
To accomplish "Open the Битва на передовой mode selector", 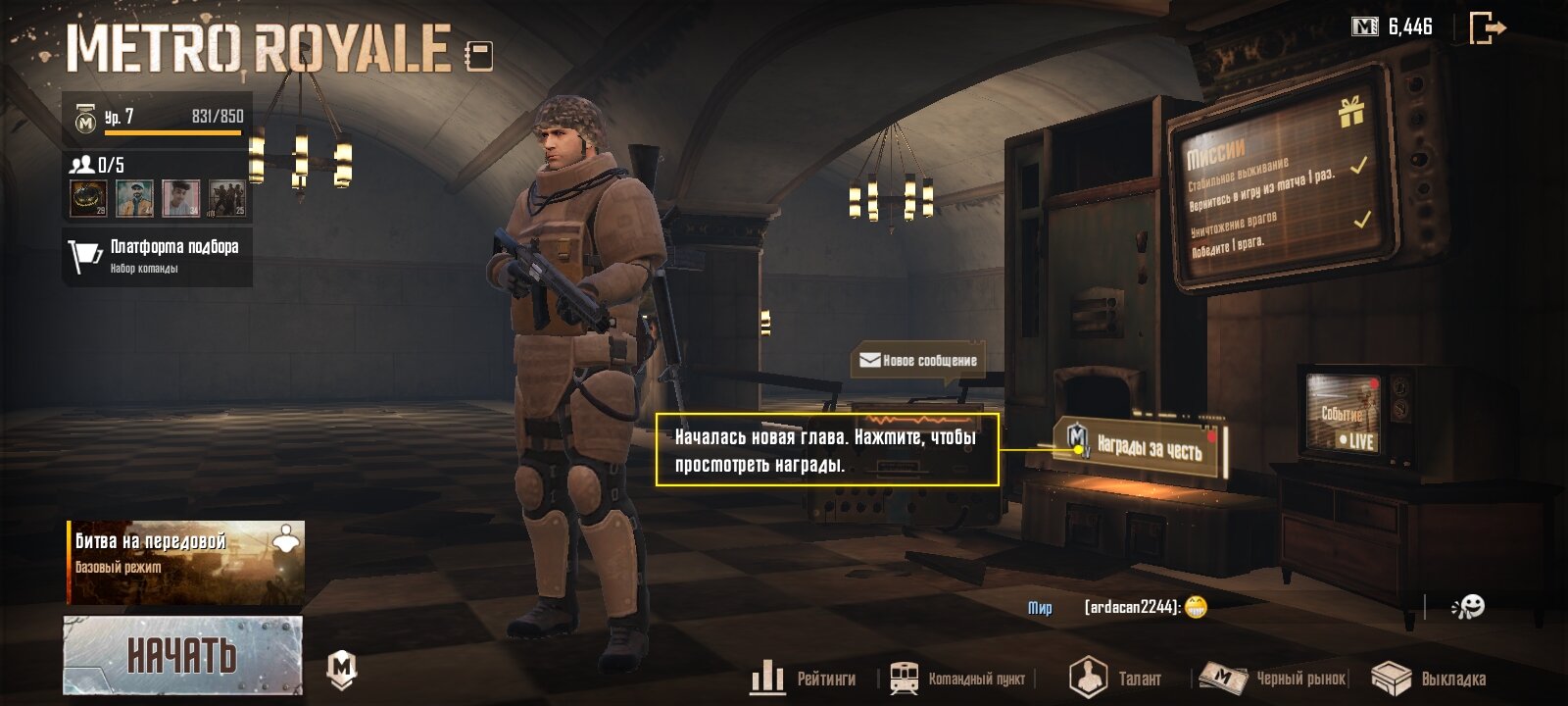I will (x=185, y=562).
